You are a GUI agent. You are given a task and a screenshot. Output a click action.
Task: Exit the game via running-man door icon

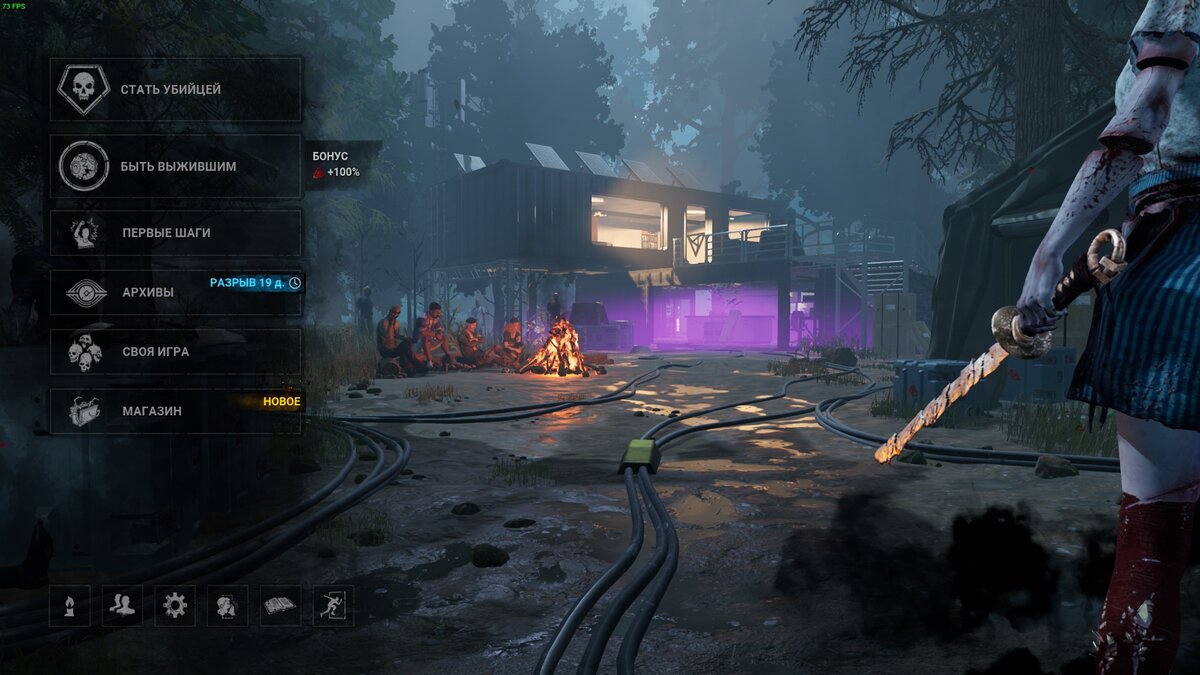point(333,605)
